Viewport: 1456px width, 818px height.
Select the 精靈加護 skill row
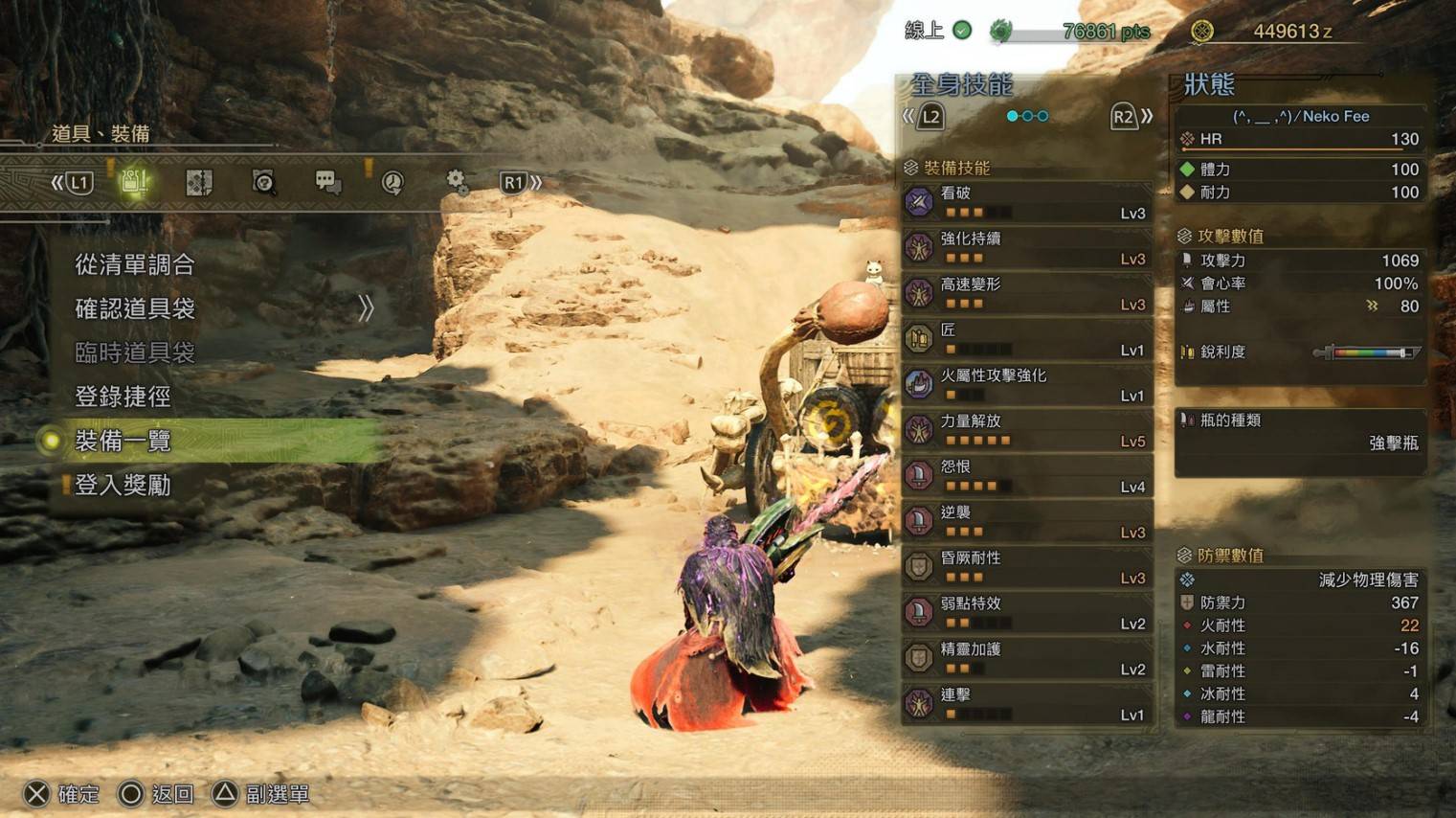[1026, 658]
